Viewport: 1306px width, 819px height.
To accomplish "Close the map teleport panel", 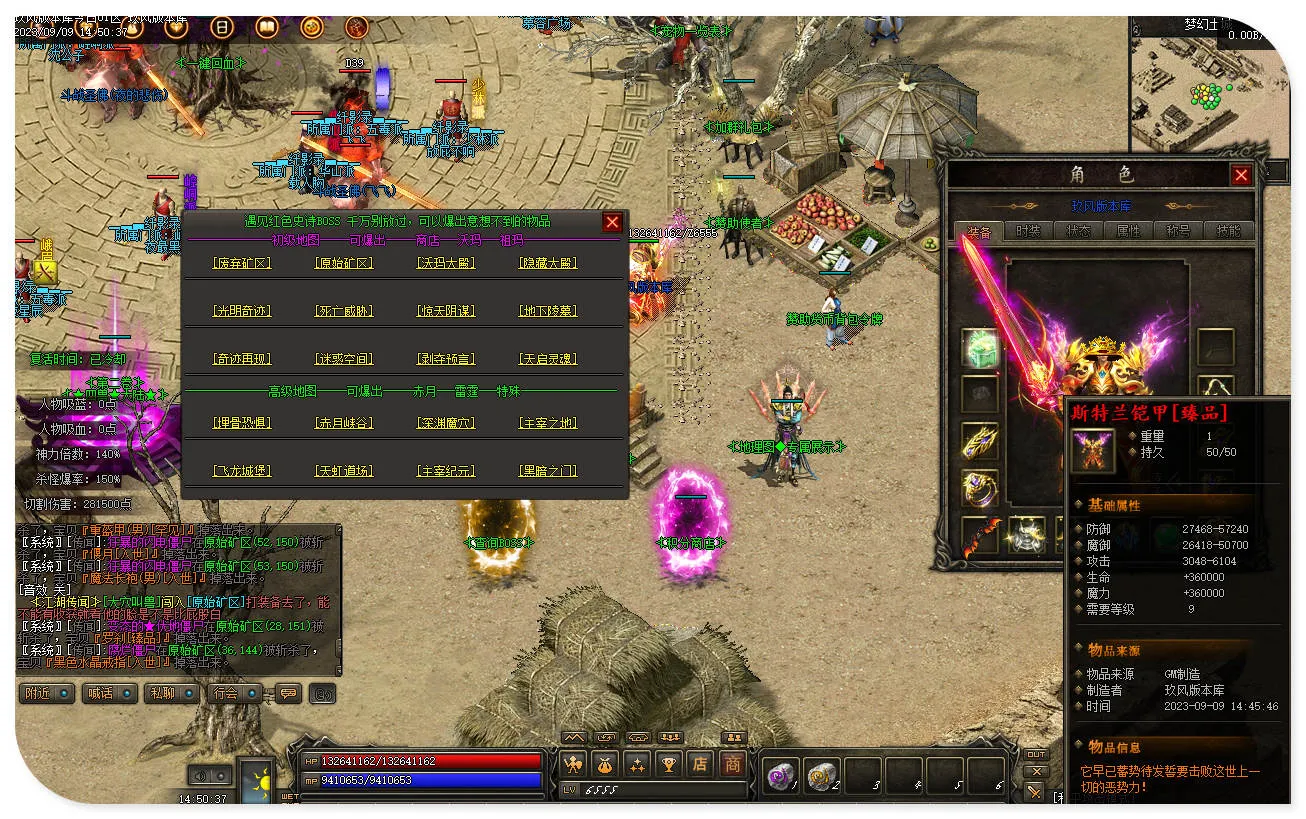I will pos(612,222).
